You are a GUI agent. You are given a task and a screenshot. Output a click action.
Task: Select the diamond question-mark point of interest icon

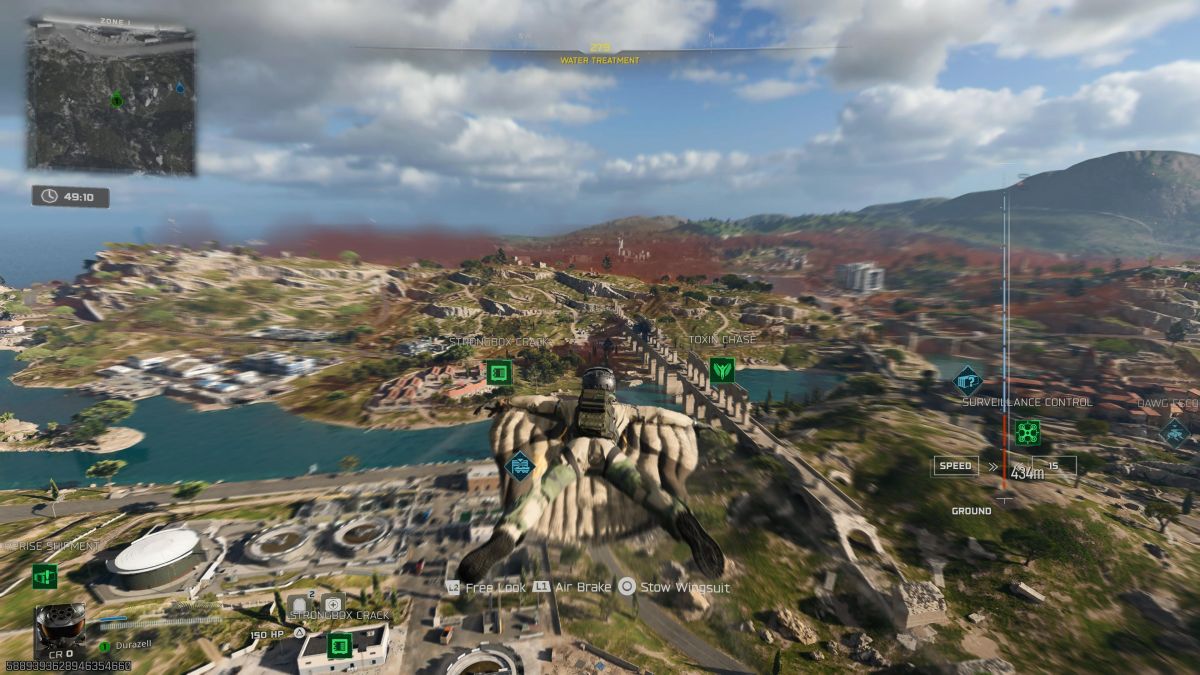pyautogui.click(x=967, y=379)
